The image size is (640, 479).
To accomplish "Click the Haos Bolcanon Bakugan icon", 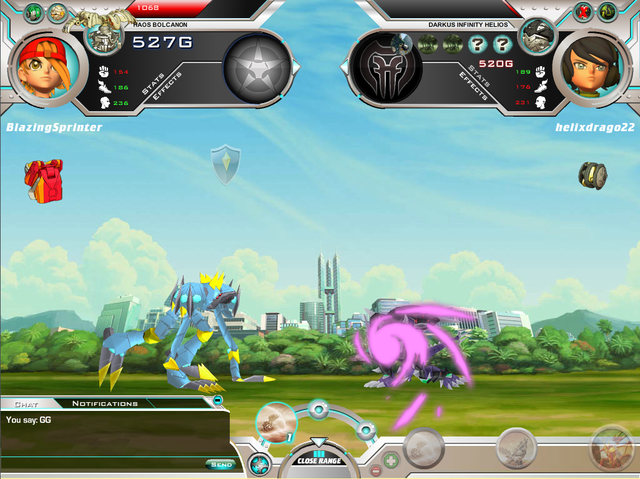I will (x=103, y=37).
